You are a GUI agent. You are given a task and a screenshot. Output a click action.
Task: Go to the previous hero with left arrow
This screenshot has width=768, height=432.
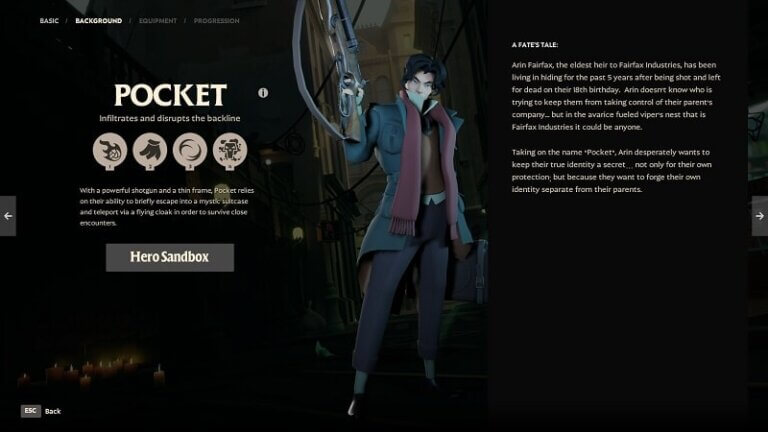point(8,216)
